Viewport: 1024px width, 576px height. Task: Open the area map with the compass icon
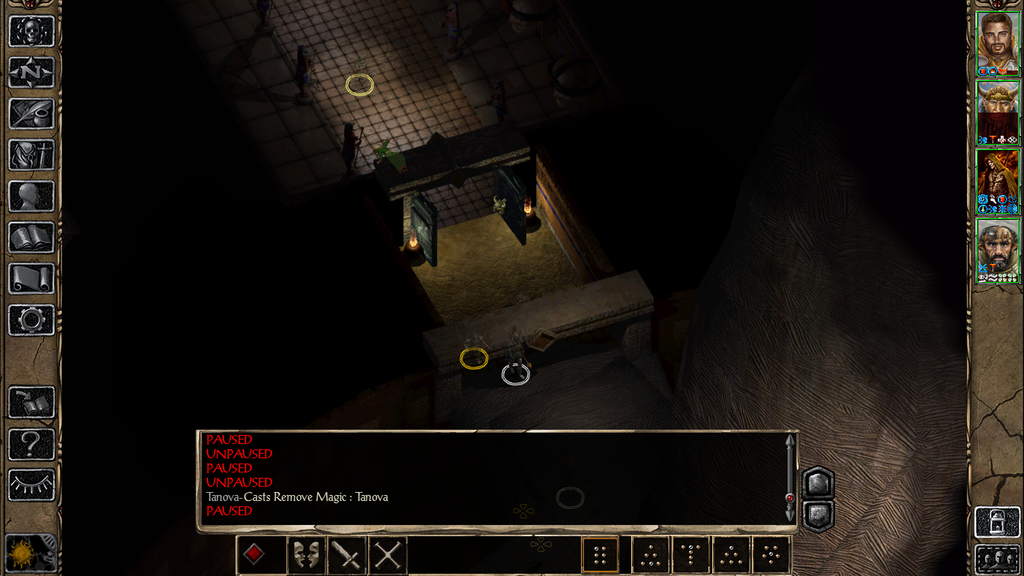click(x=31, y=72)
